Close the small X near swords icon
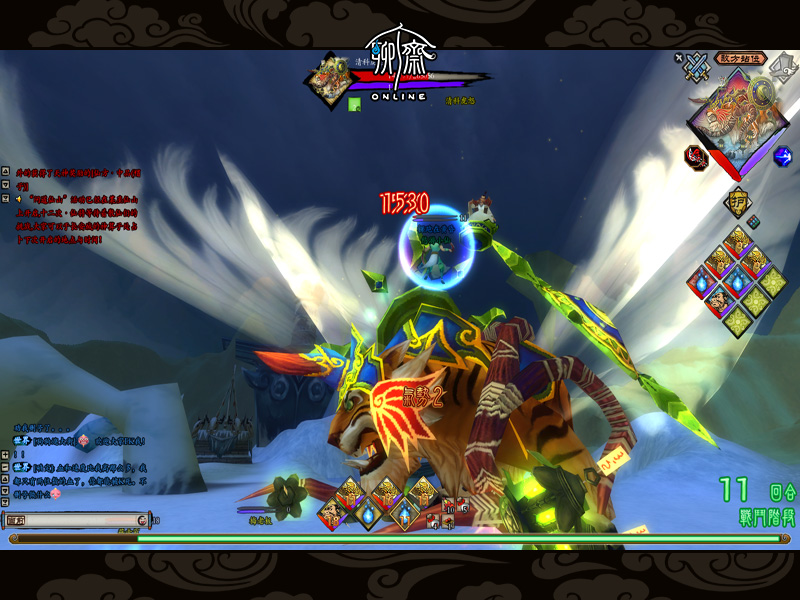The image size is (800, 600). point(679,58)
